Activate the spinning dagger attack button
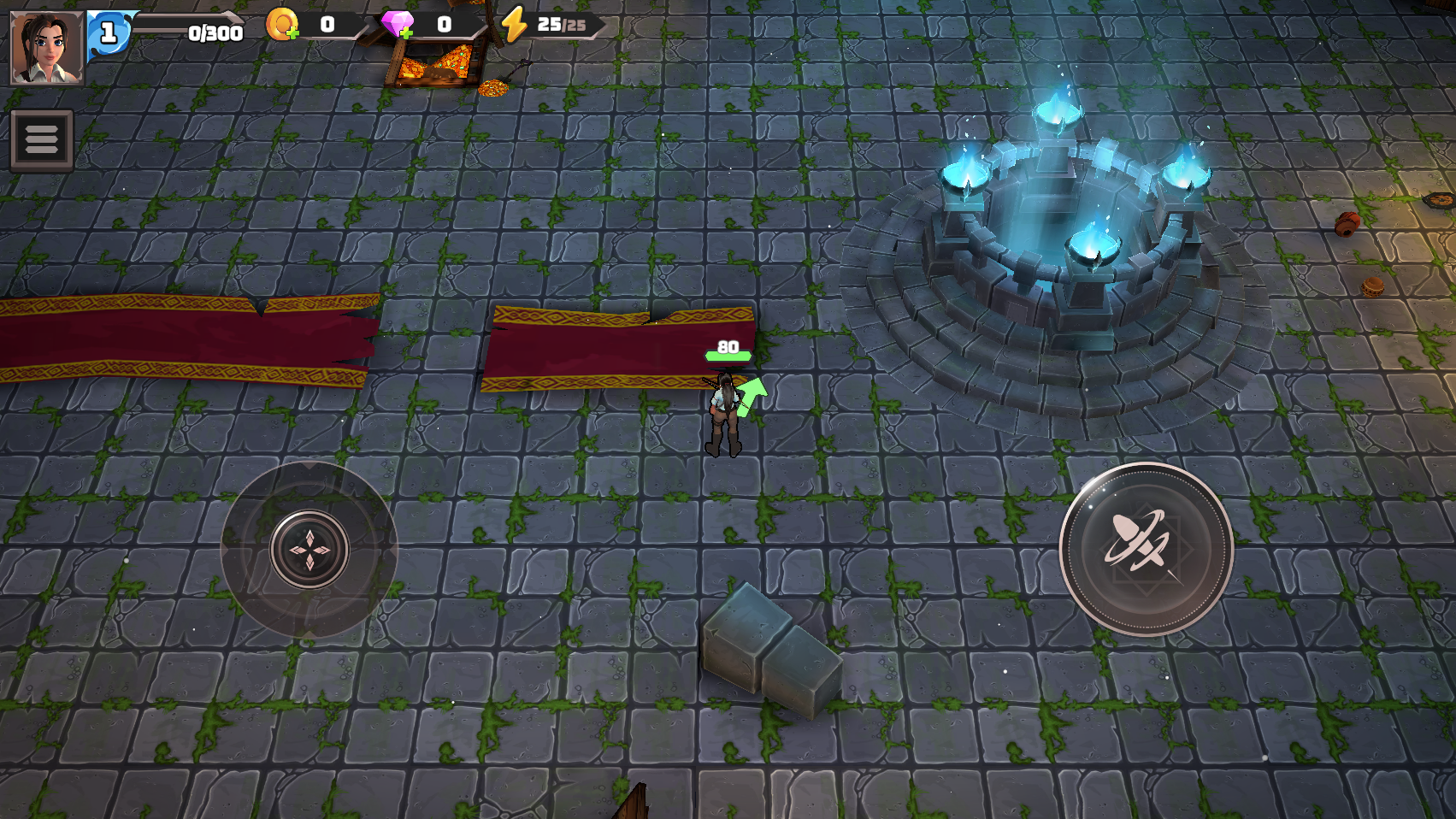The height and width of the screenshot is (819, 1456). coord(1146,549)
